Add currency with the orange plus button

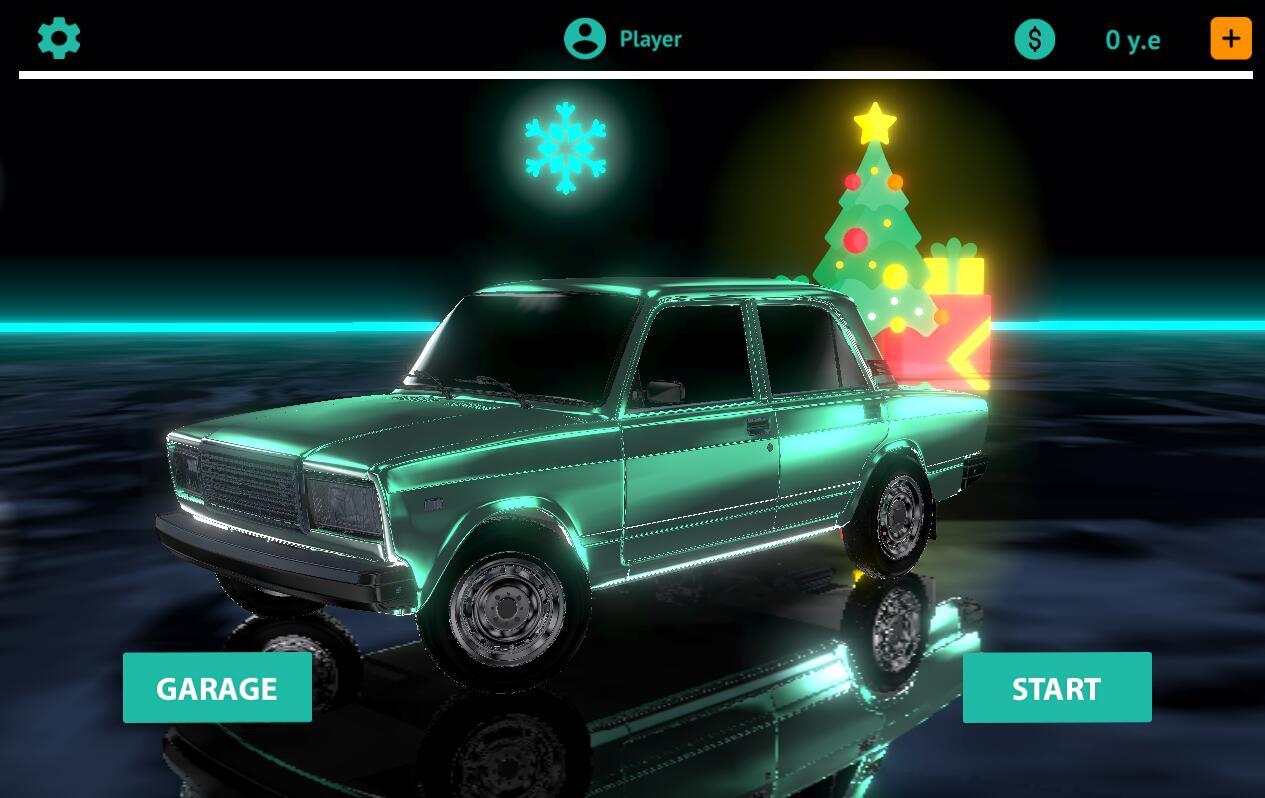tap(1231, 39)
